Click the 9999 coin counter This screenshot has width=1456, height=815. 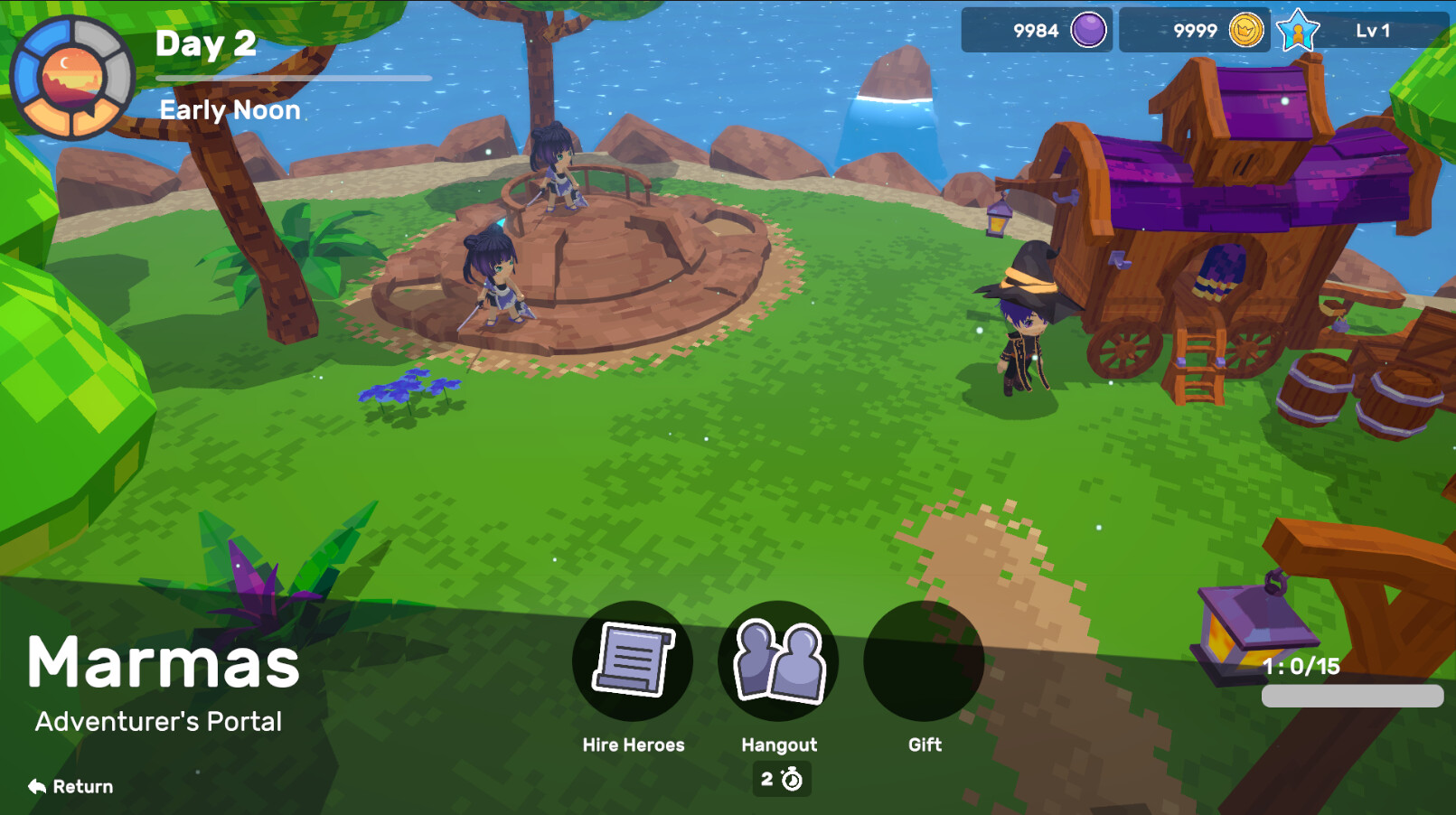tap(1195, 30)
